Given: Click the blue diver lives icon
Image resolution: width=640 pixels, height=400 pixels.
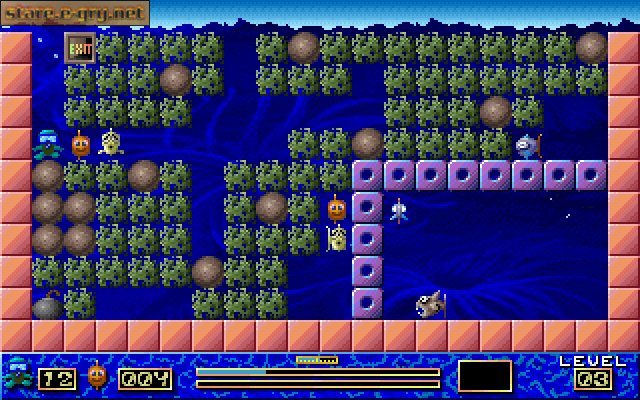Looking at the screenshot, I should (17, 376).
